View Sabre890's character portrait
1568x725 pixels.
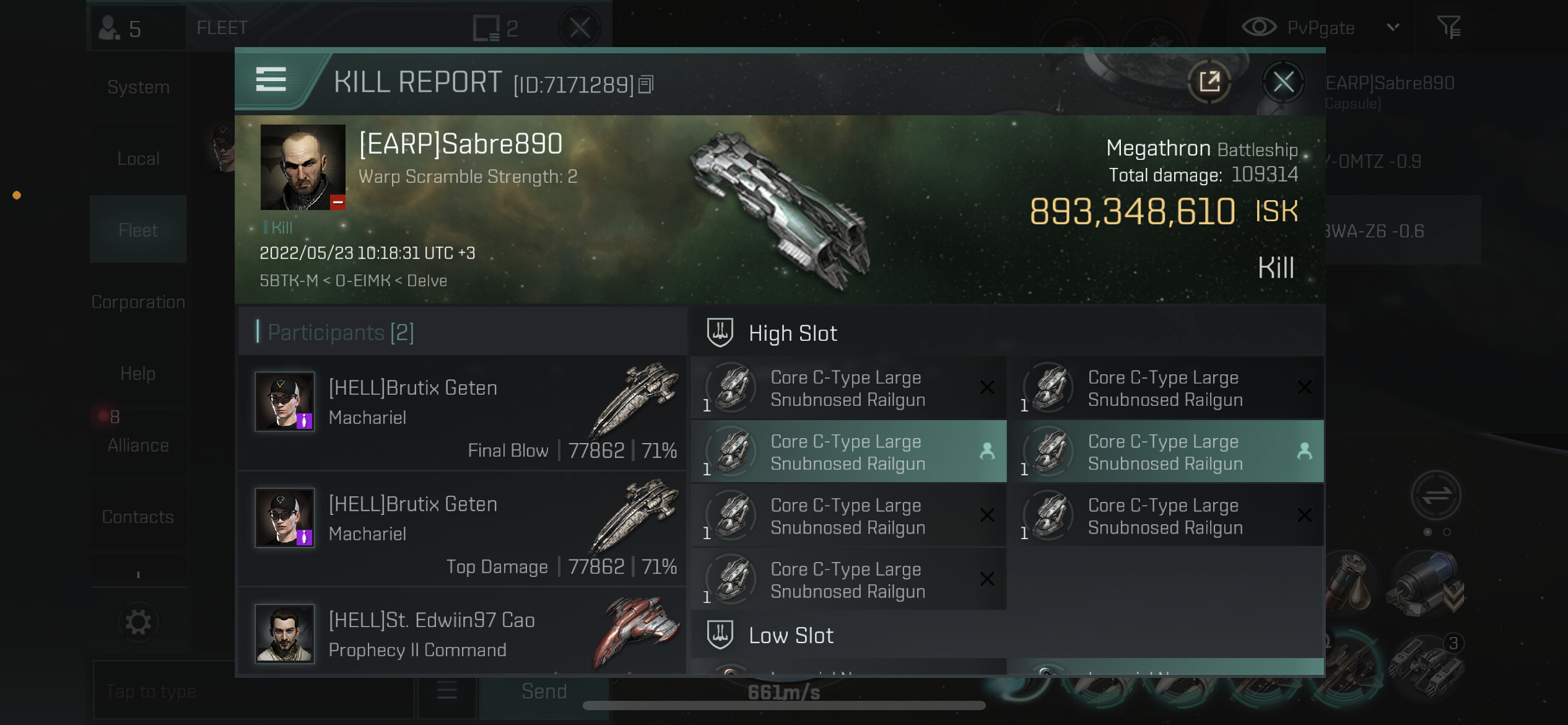(303, 167)
